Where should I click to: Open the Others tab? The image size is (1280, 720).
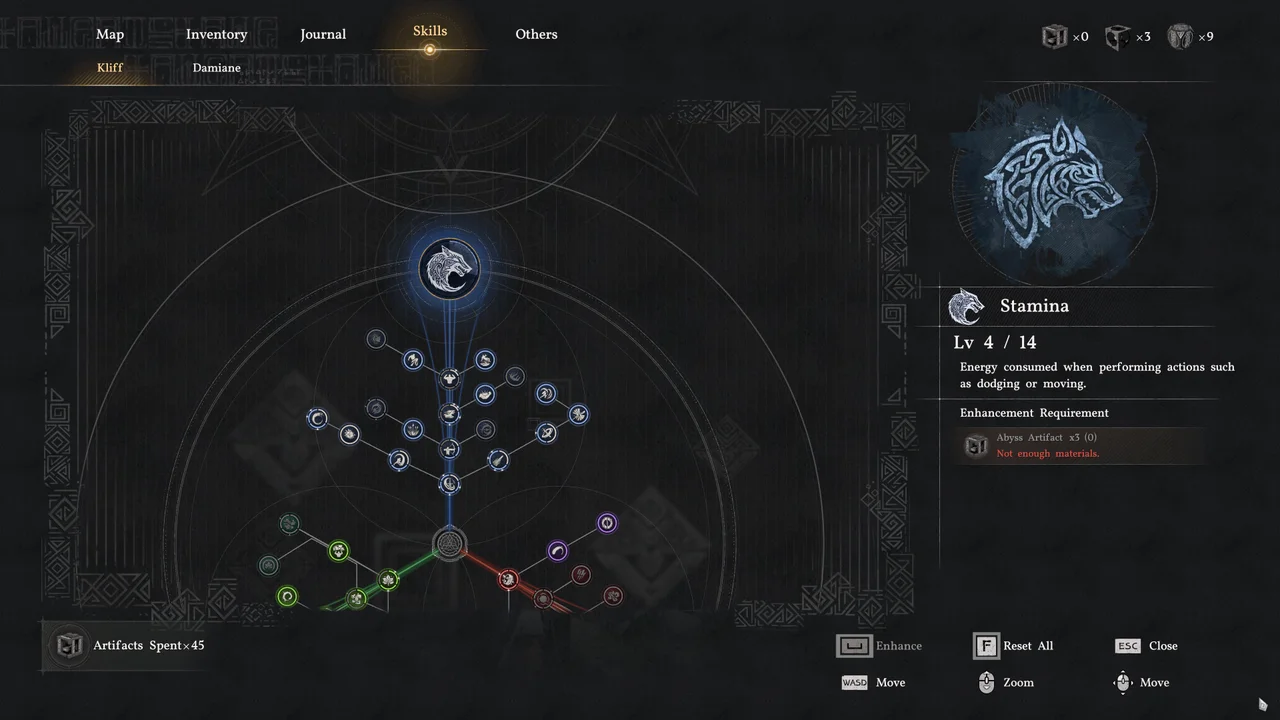pyautogui.click(x=536, y=34)
